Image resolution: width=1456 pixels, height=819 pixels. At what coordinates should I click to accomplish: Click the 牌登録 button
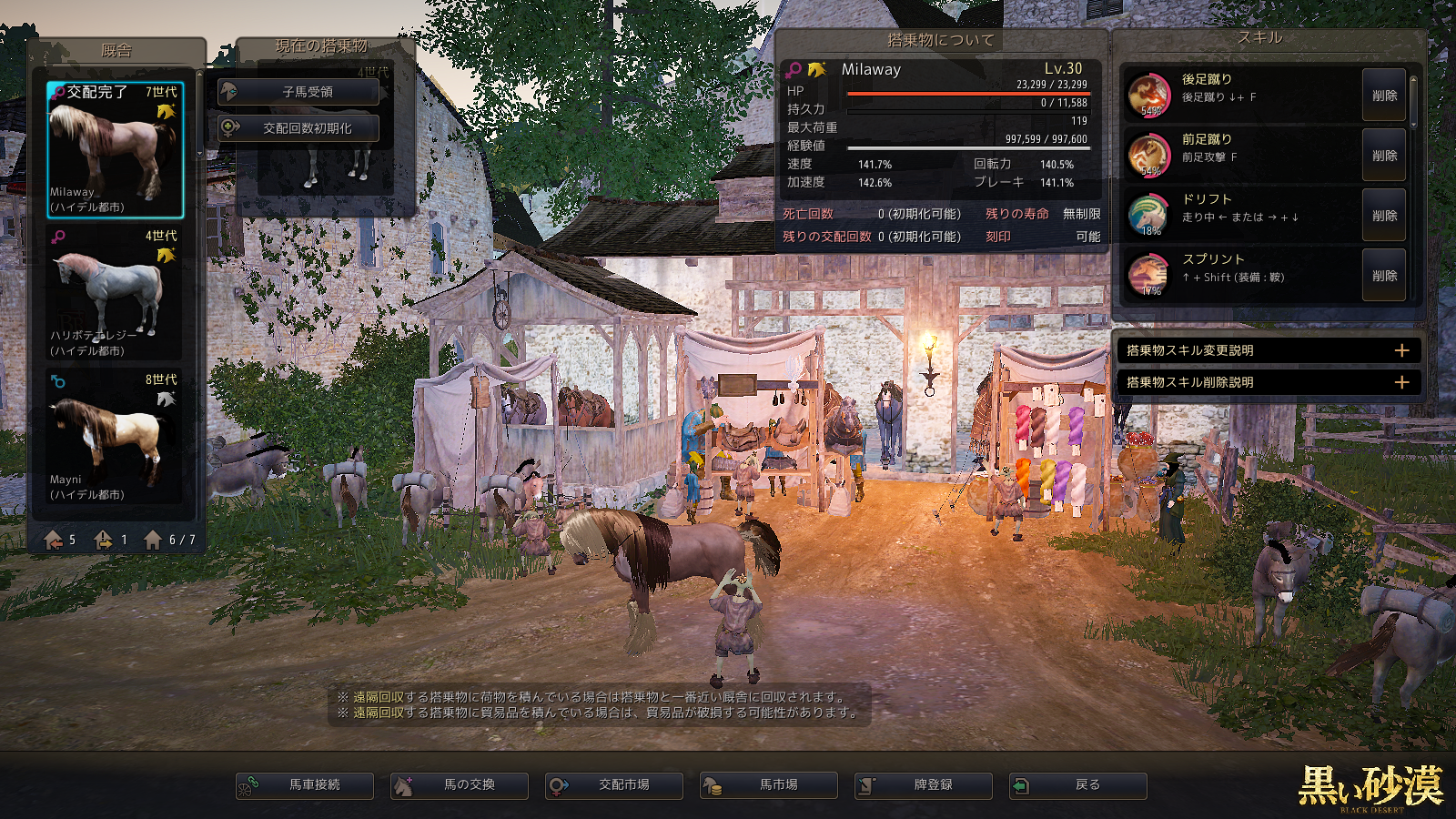(x=924, y=784)
